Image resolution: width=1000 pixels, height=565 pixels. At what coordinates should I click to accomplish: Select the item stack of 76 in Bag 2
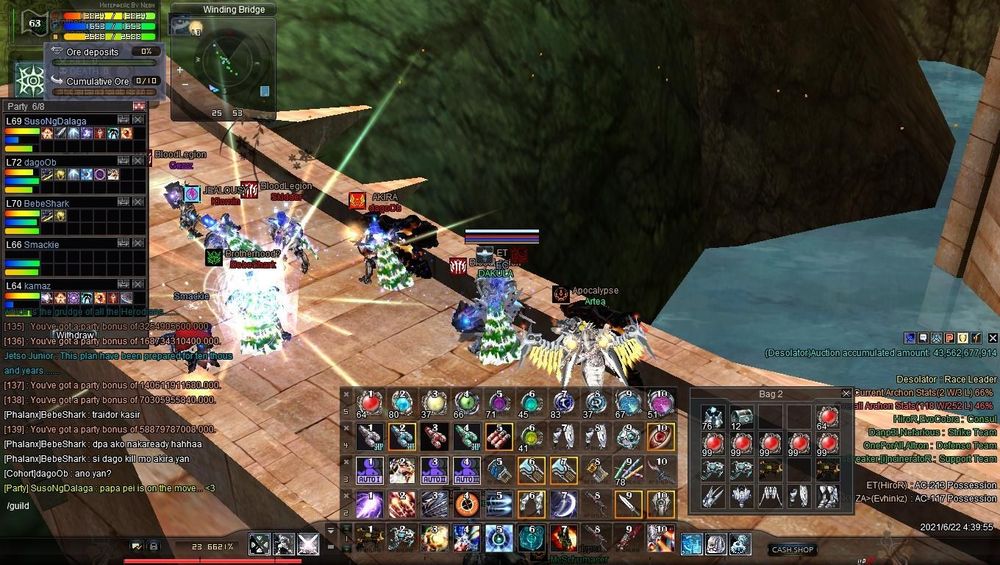point(712,418)
